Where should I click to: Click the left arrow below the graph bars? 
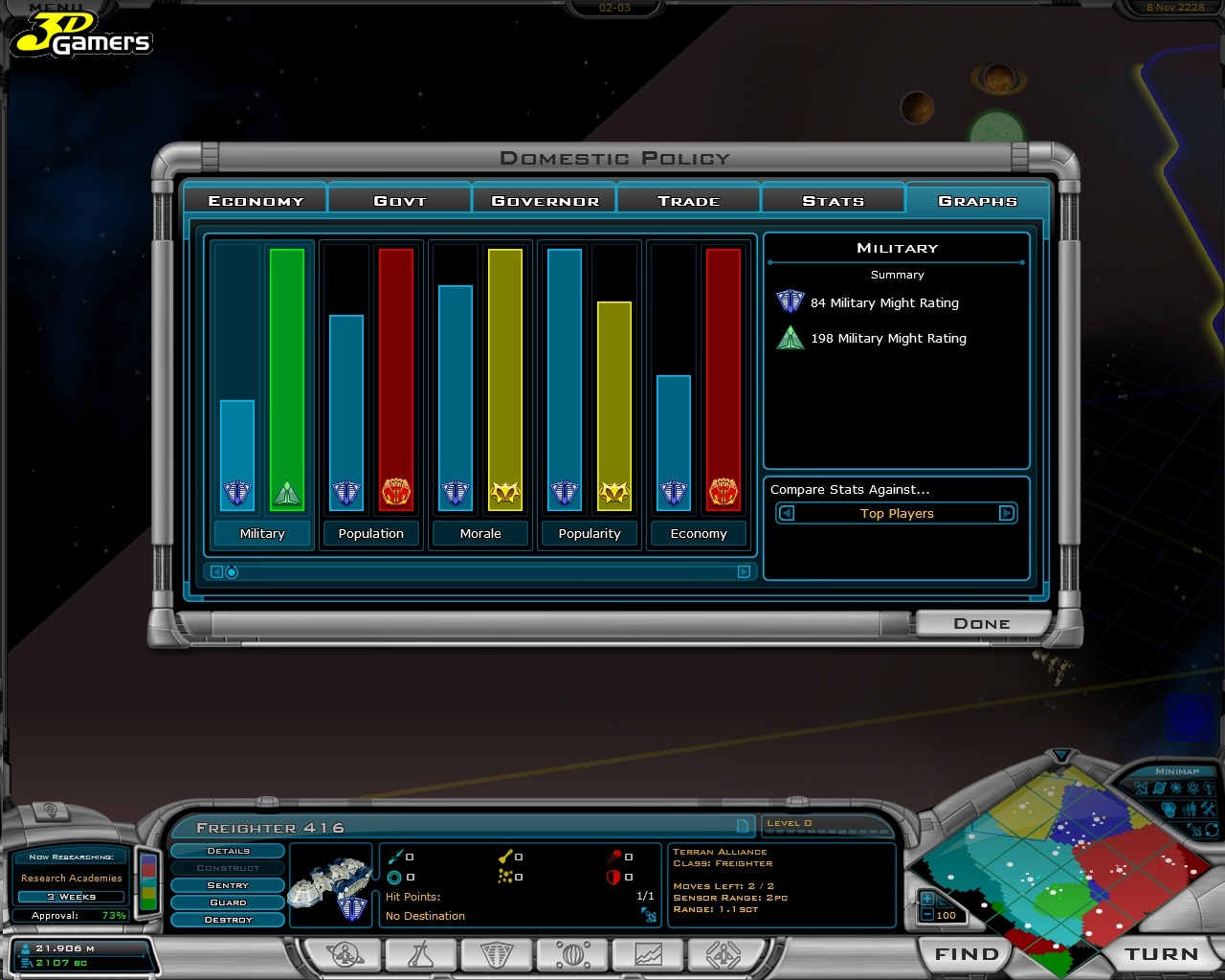tap(215, 571)
